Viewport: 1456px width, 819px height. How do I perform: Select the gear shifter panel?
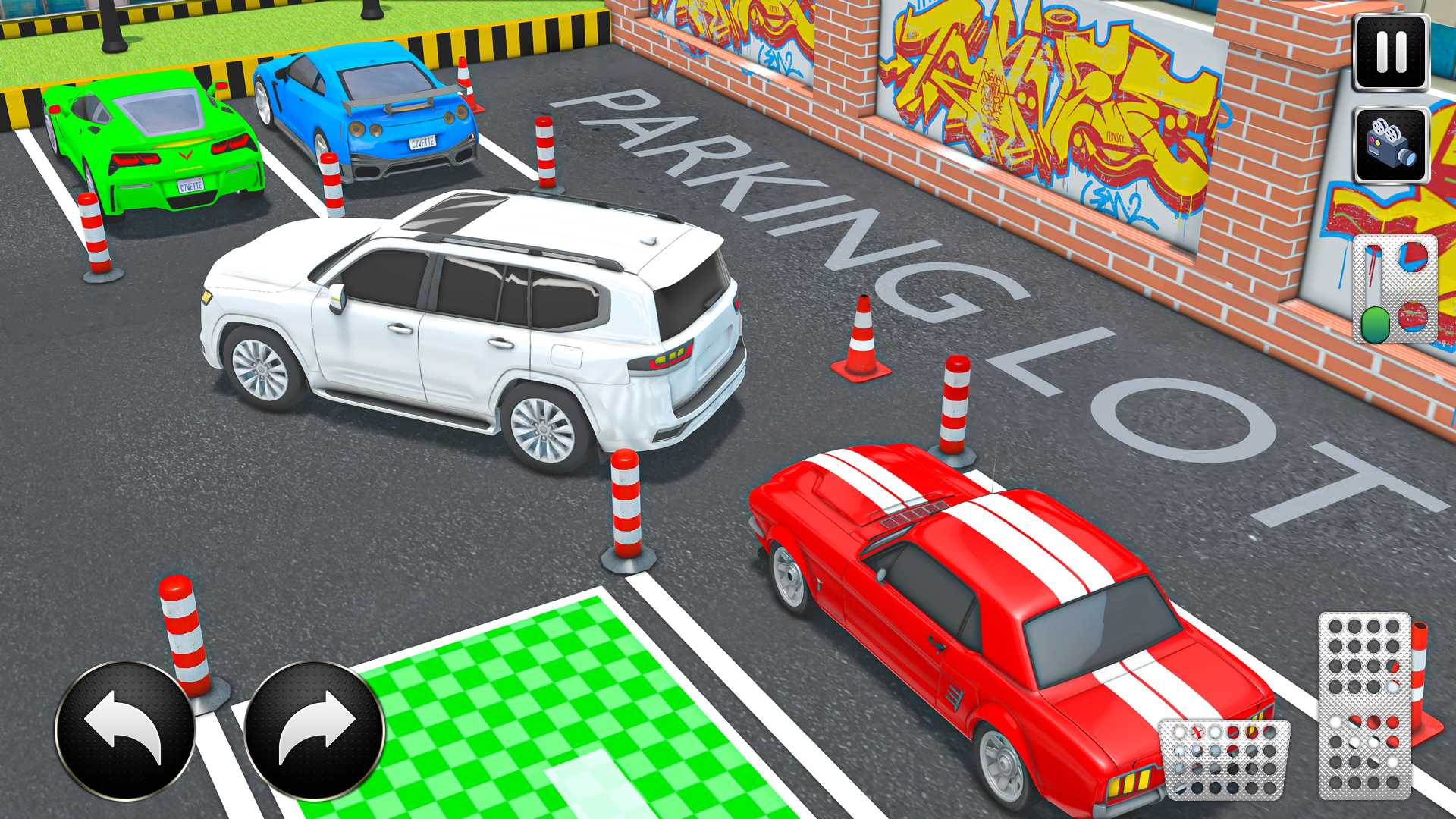(1395, 288)
